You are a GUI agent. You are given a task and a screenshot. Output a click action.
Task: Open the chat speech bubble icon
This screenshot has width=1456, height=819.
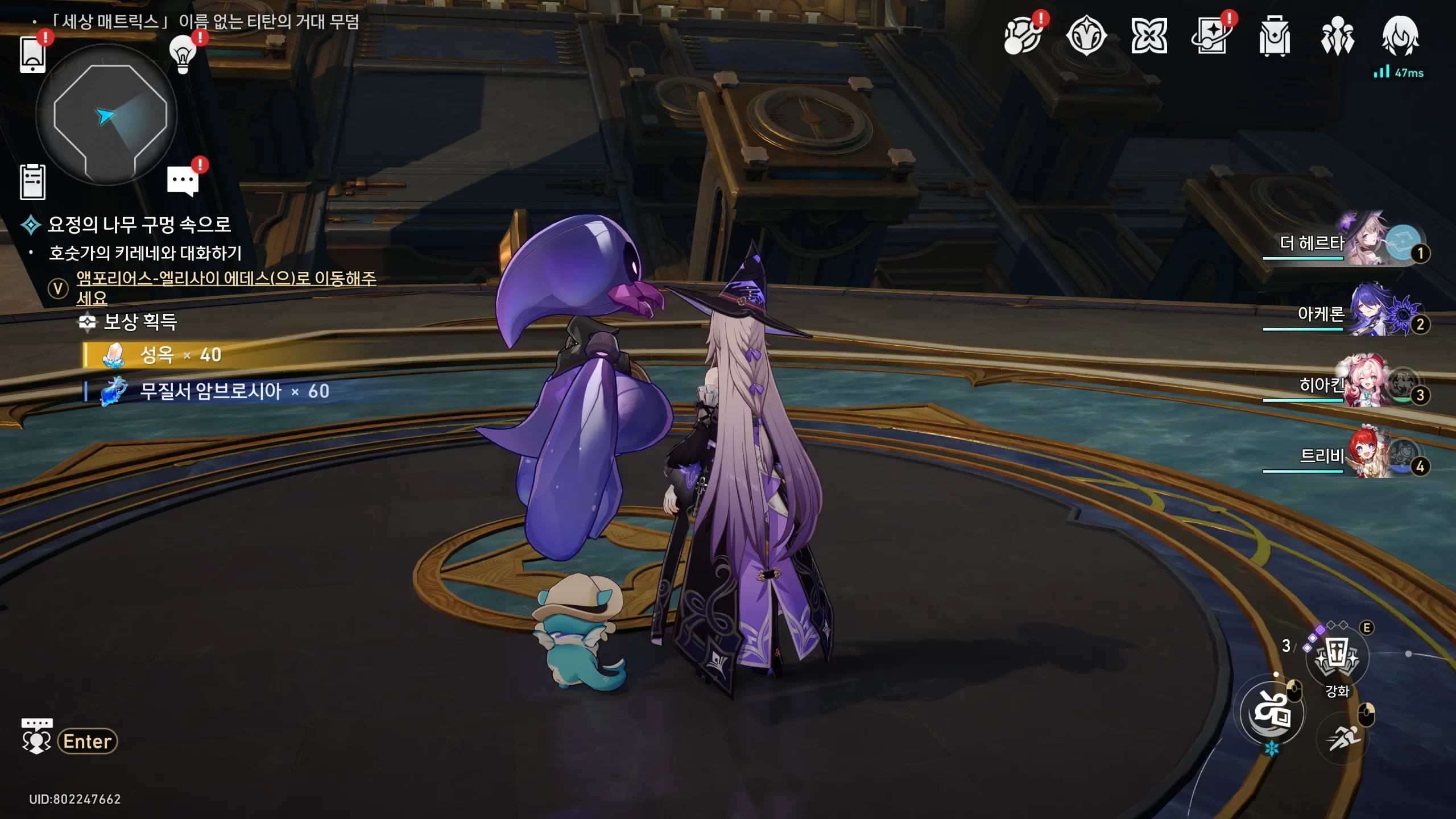tap(183, 181)
